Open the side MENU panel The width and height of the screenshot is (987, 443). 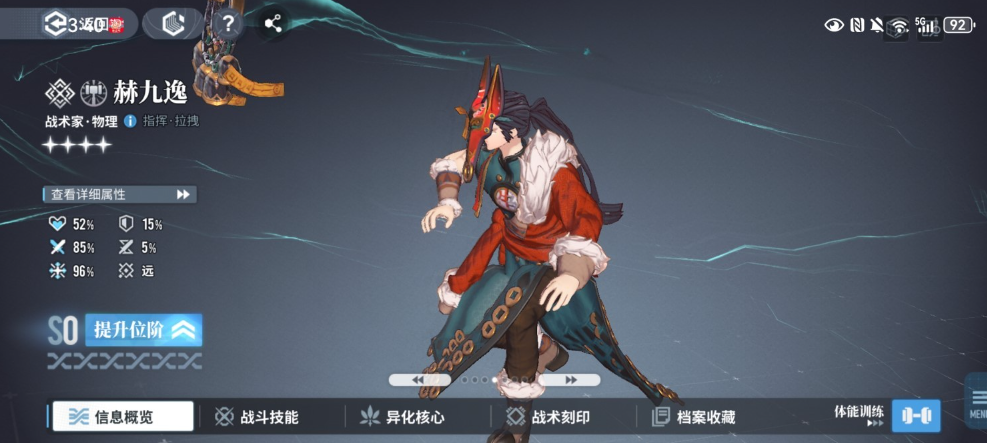pyautogui.click(x=976, y=401)
